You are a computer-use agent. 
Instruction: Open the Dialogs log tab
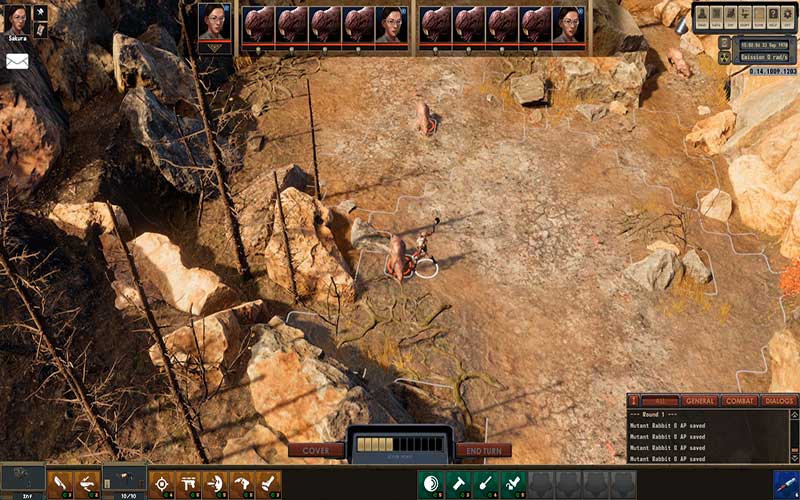[x=778, y=401]
